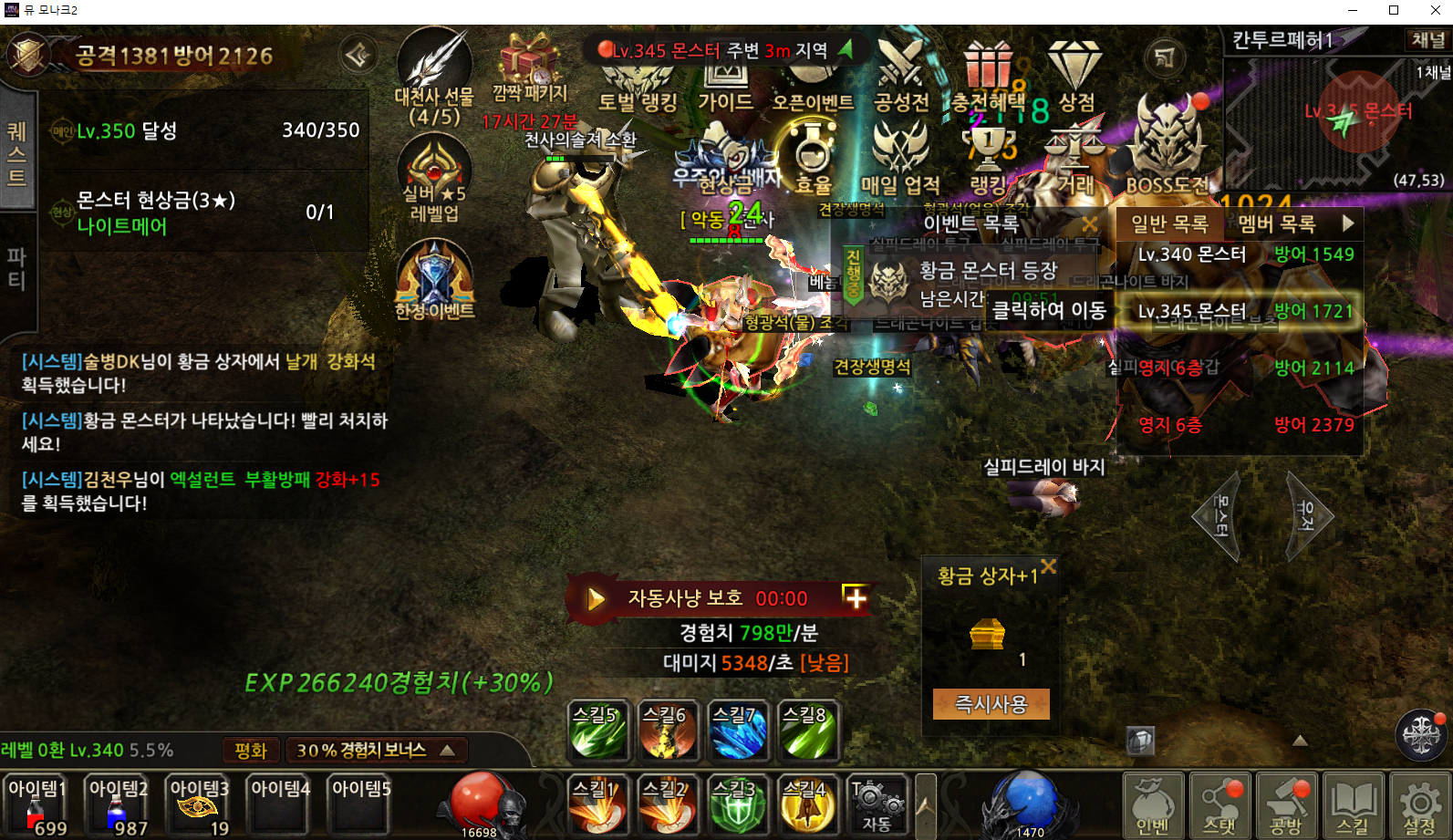Open the 인벤 inventory bag

tap(1153, 804)
